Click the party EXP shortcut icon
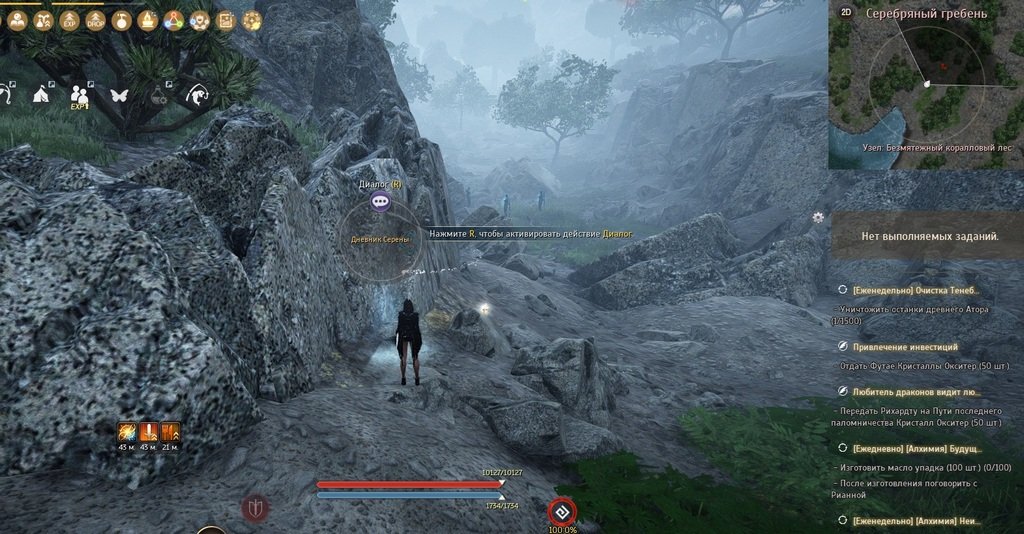 [x=80, y=96]
